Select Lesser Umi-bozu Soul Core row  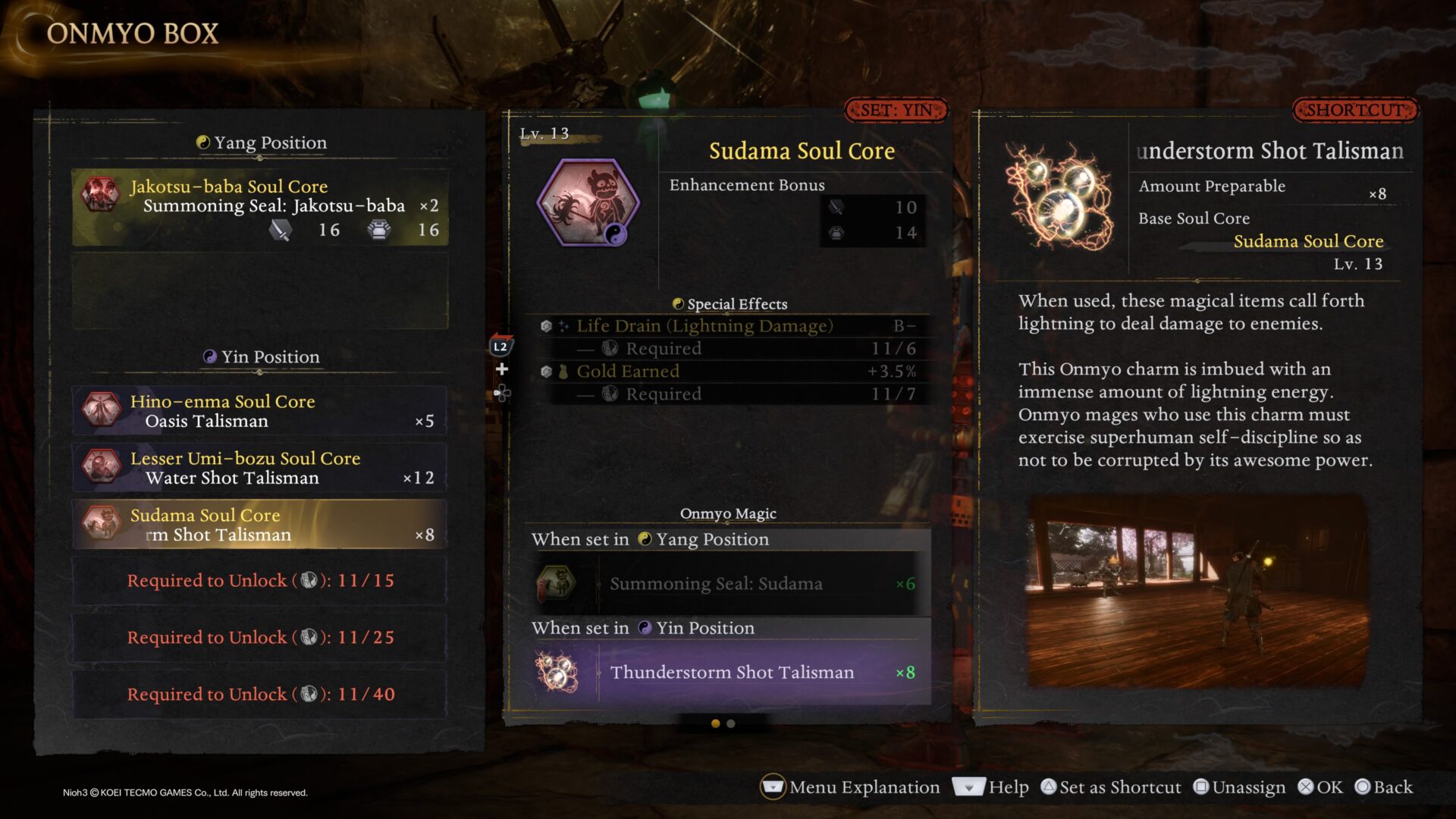pyautogui.click(x=259, y=467)
